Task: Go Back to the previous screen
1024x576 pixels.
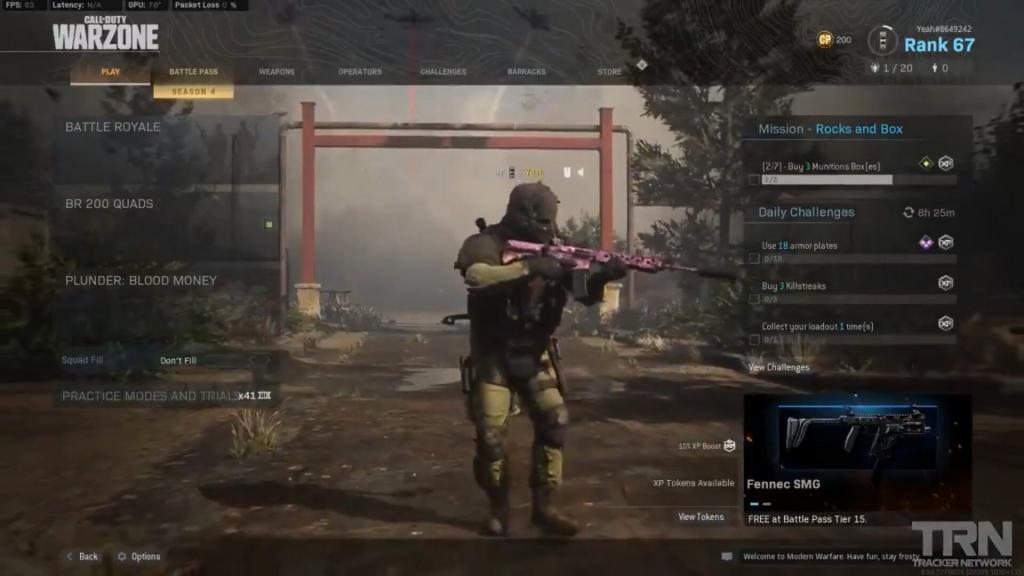Action: [82, 556]
